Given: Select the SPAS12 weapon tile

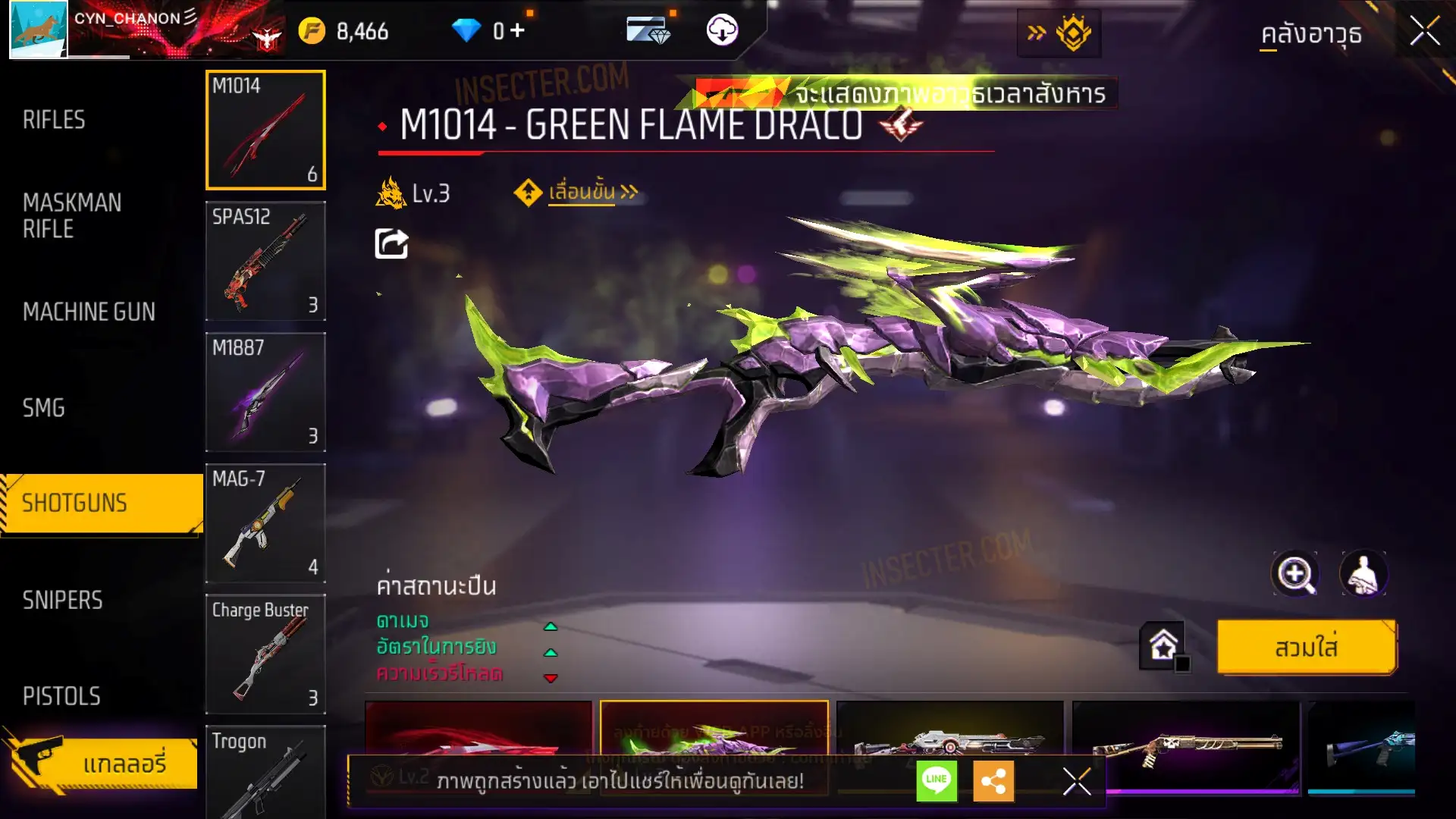Looking at the screenshot, I should point(265,261).
